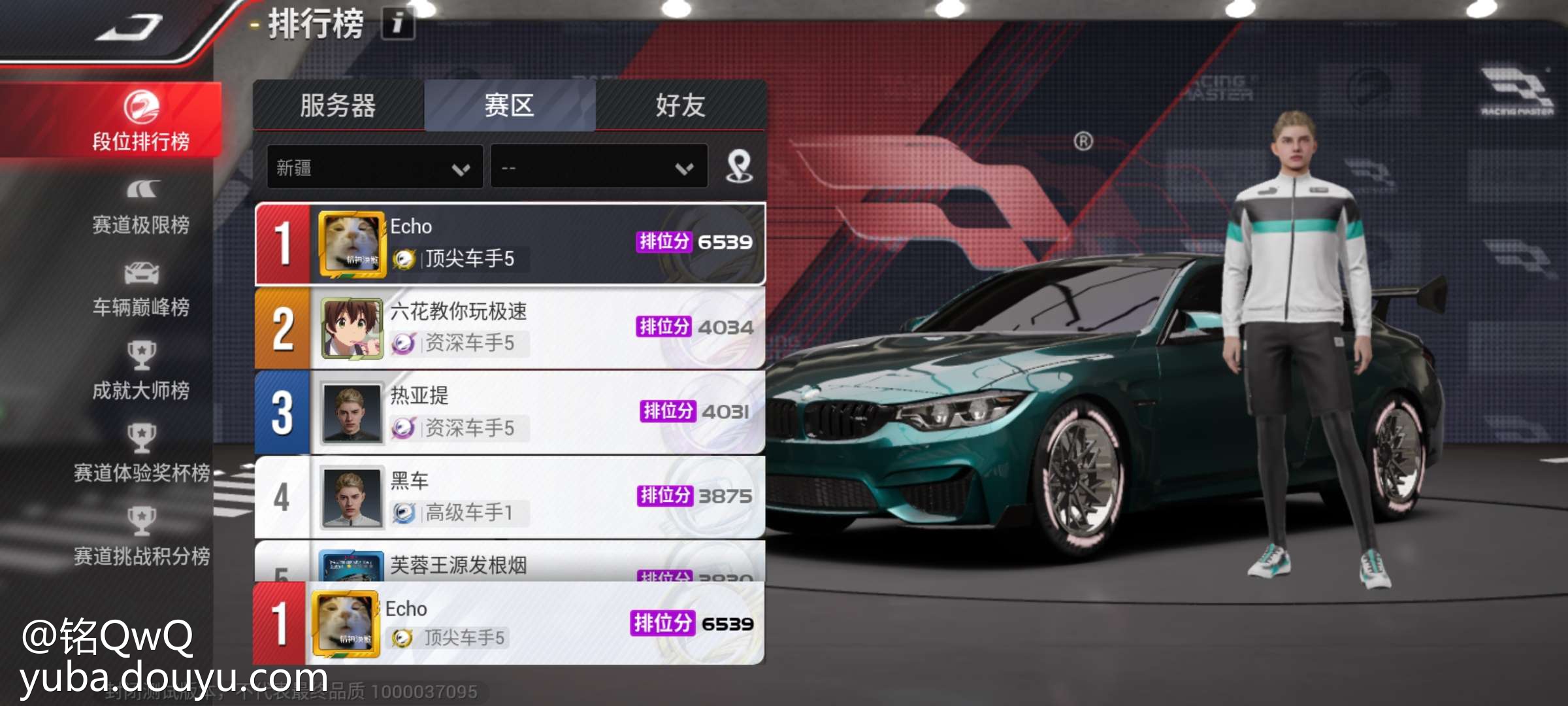Choose 赛道体验奖杯榜 in the sidebar
Screen dimensions: 1568x706
coord(141,454)
